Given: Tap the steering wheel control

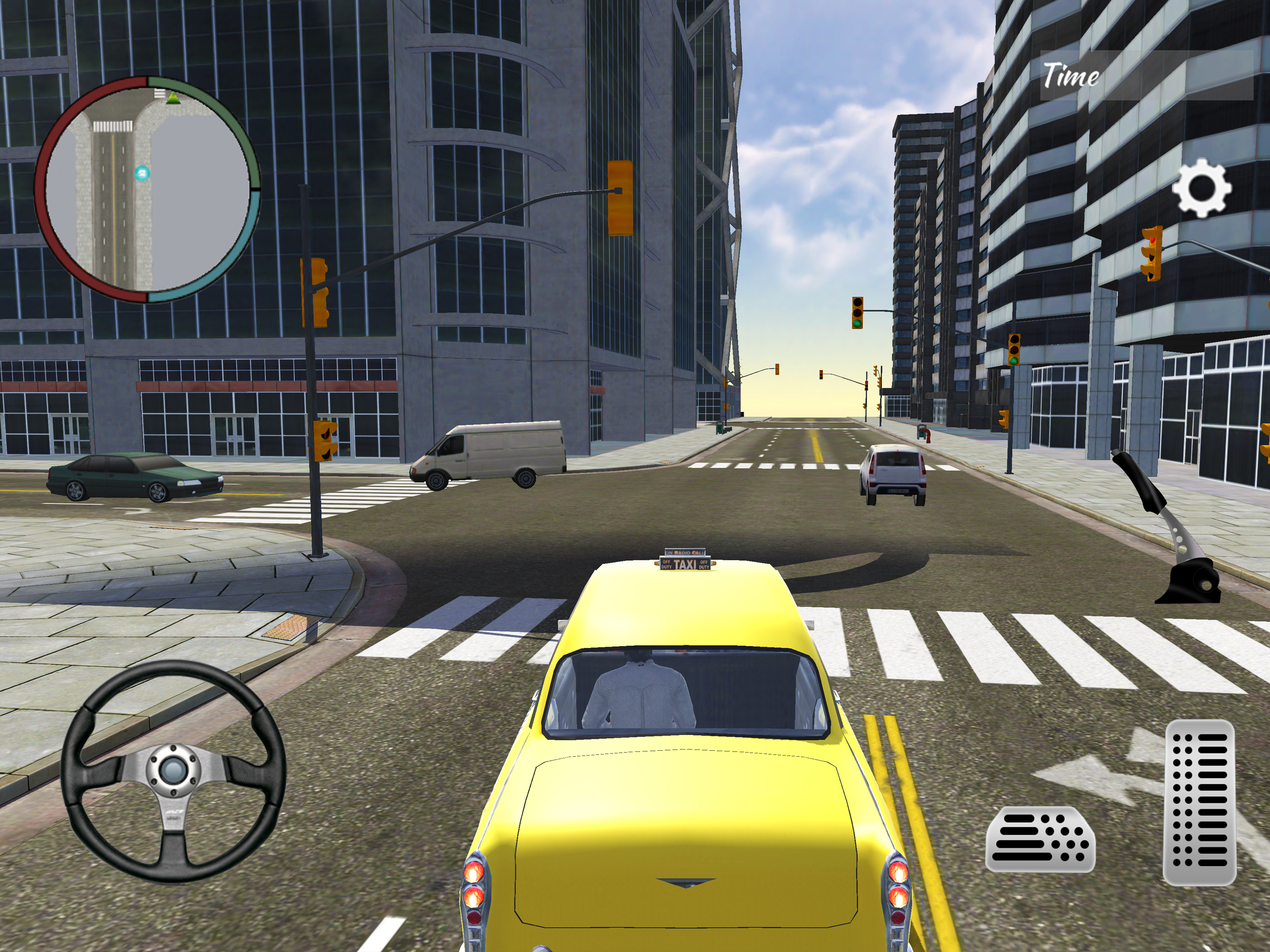Looking at the screenshot, I should click(173, 771).
